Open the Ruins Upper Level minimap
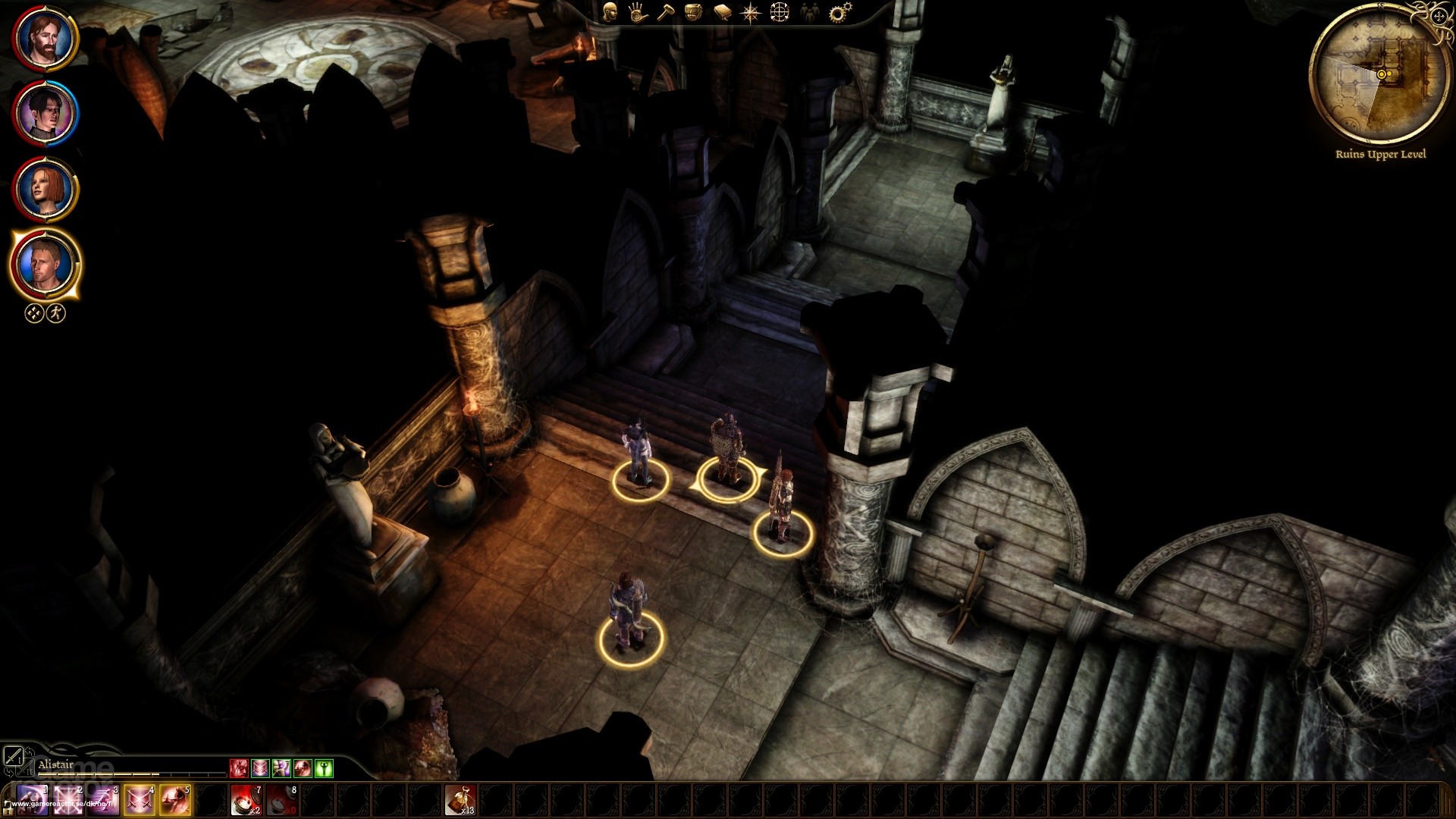This screenshot has width=1456, height=819. point(1380,74)
